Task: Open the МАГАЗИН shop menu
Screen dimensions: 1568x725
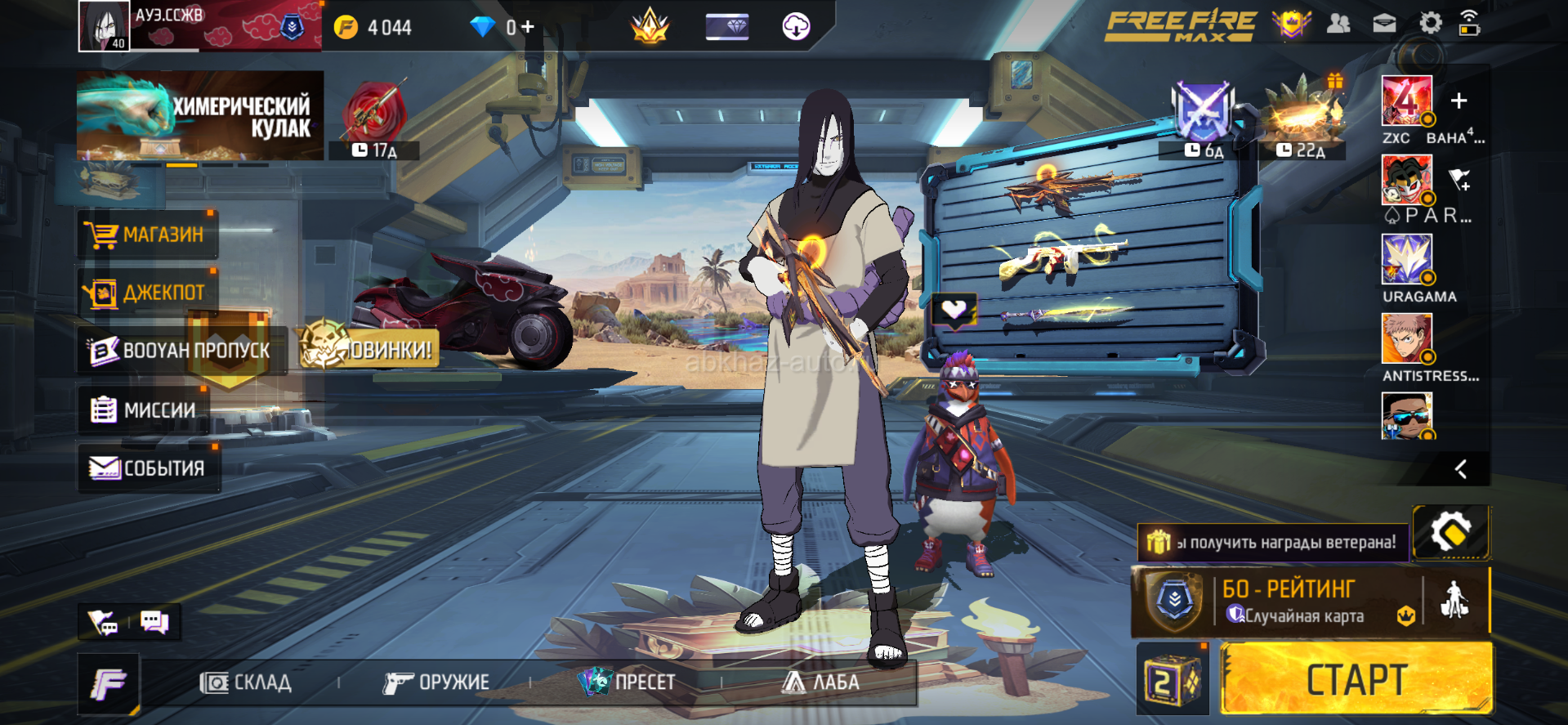Action: [149, 235]
